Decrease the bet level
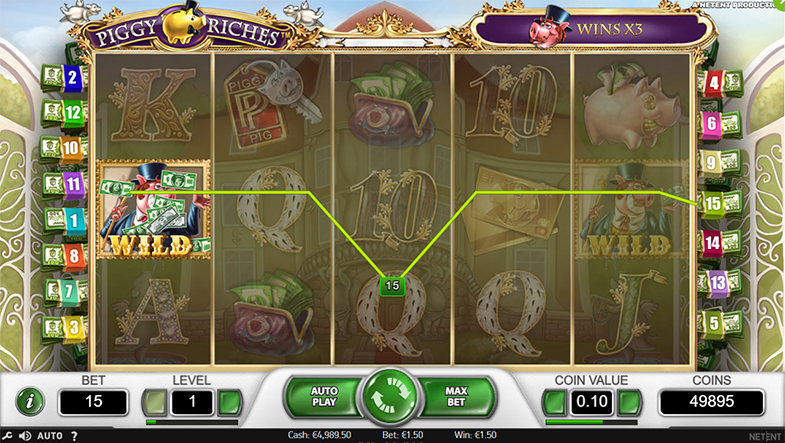Screen dimensions: 785x443 pos(153,402)
